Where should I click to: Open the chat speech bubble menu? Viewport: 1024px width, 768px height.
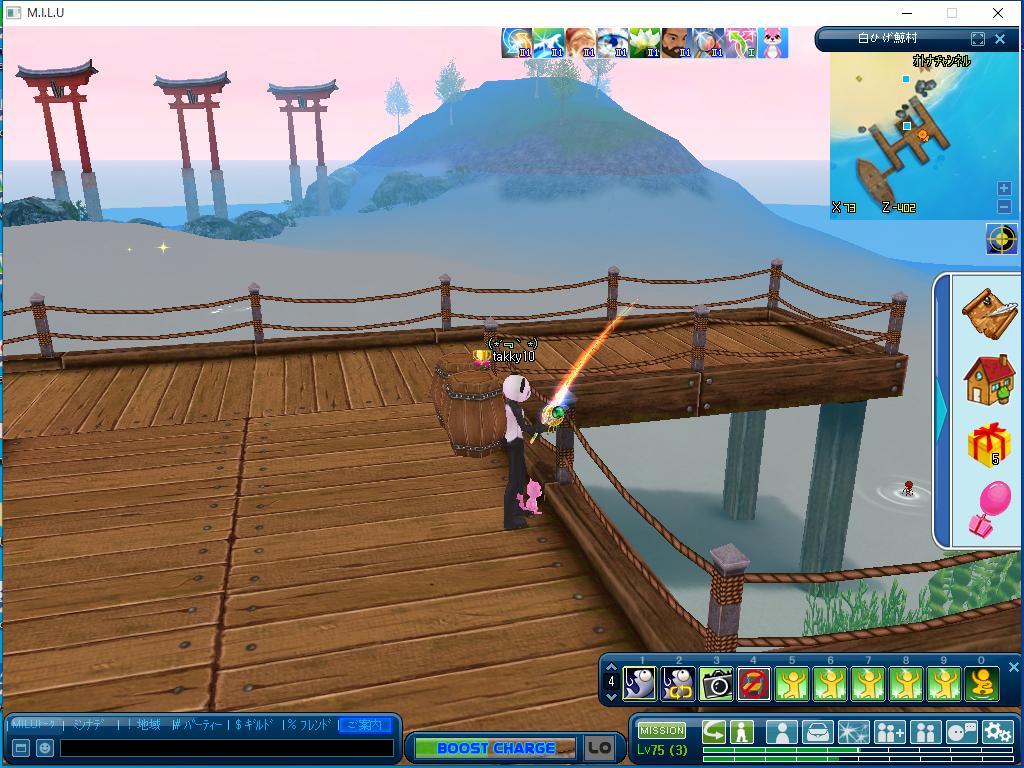tap(961, 732)
